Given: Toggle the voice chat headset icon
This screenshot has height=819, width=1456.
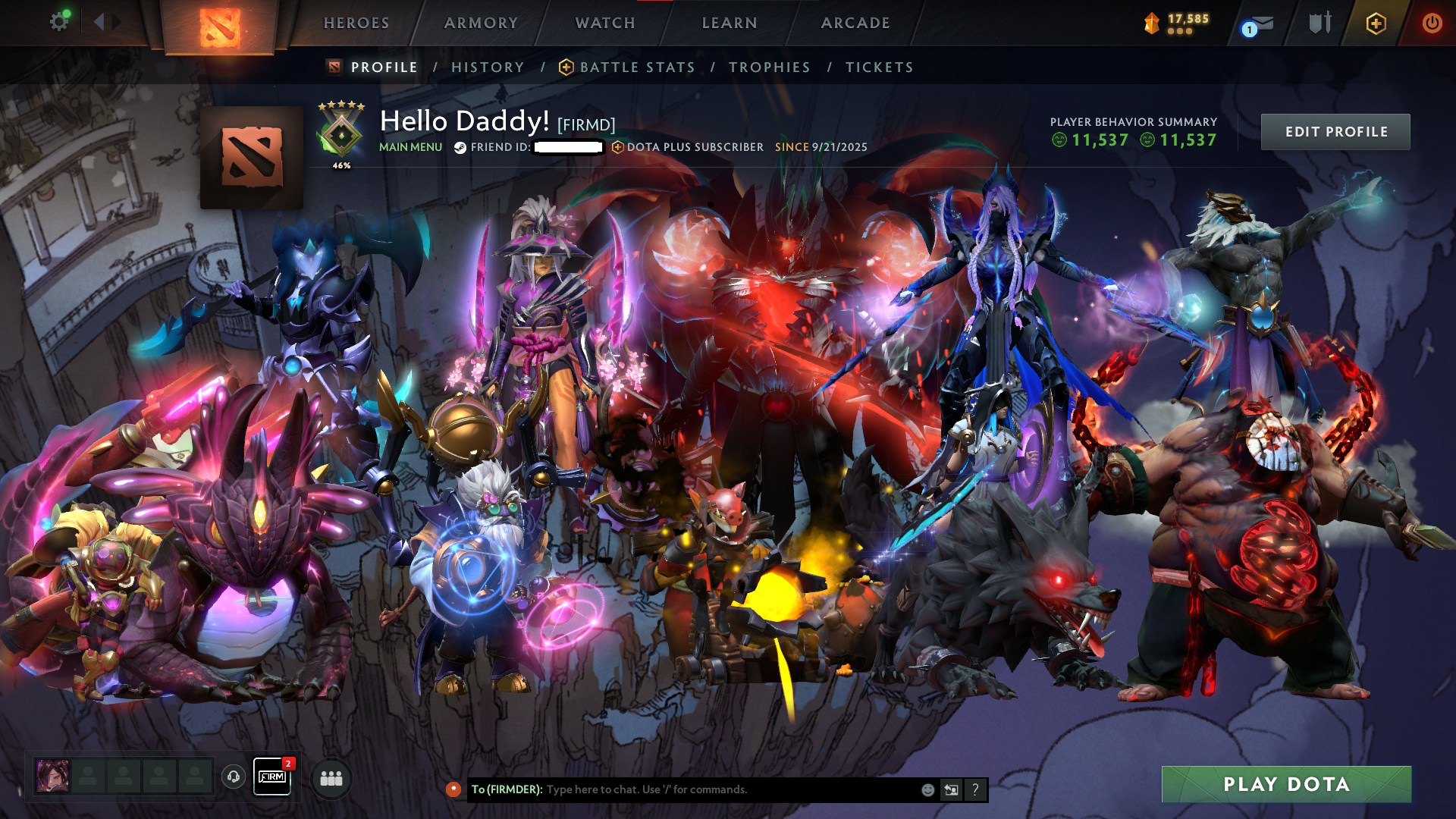Looking at the screenshot, I should click(232, 777).
